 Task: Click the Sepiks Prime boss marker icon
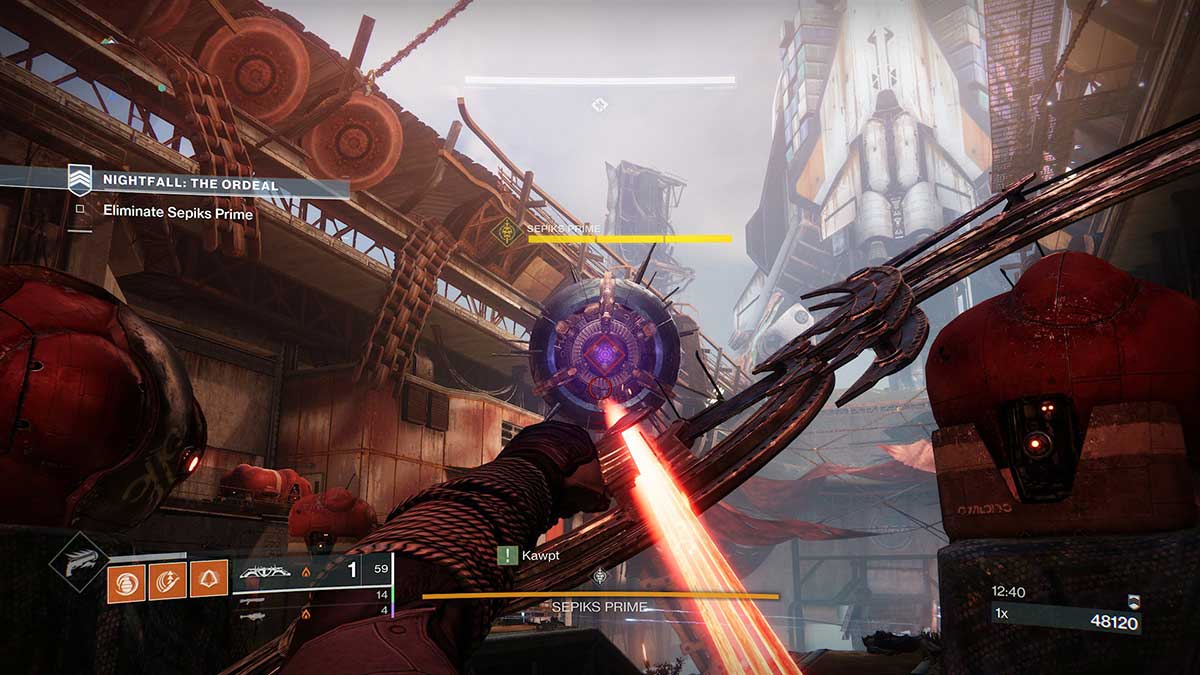(x=508, y=233)
